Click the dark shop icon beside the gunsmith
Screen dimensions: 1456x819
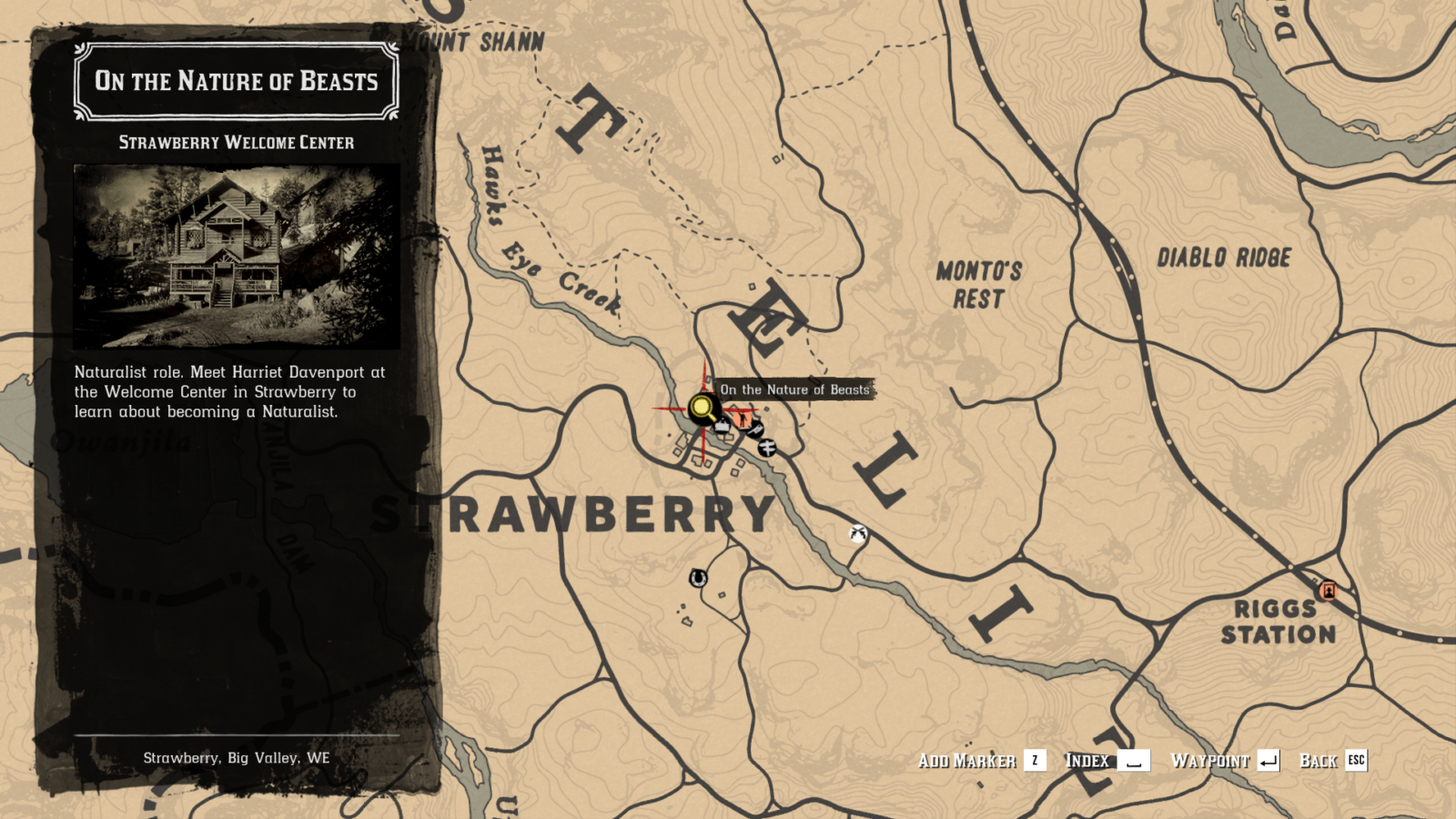pyautogui.click(x=754, y=430)
